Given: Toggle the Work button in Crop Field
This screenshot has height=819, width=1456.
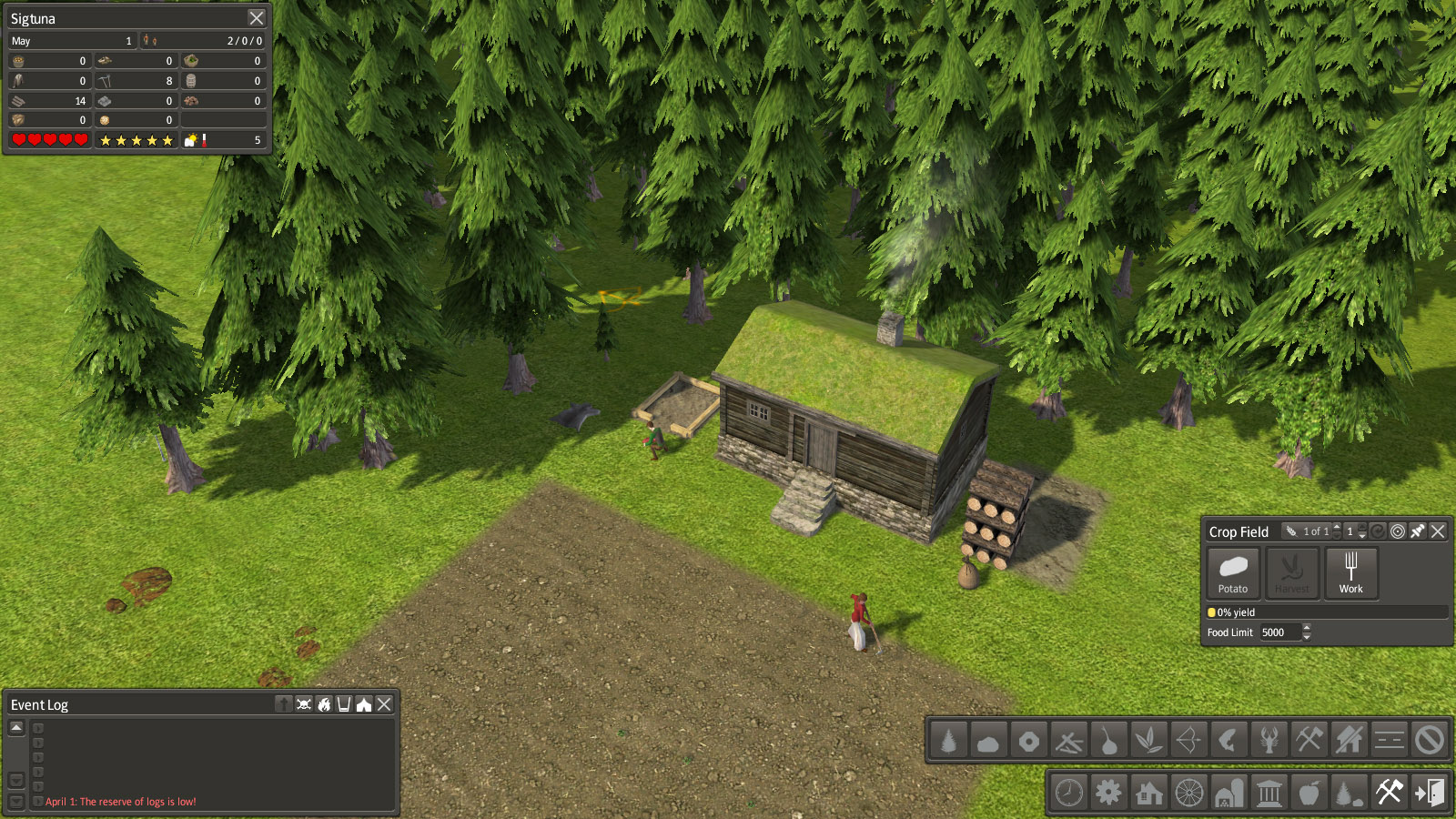Looking at the screenshot, I should pos(1350,572).
